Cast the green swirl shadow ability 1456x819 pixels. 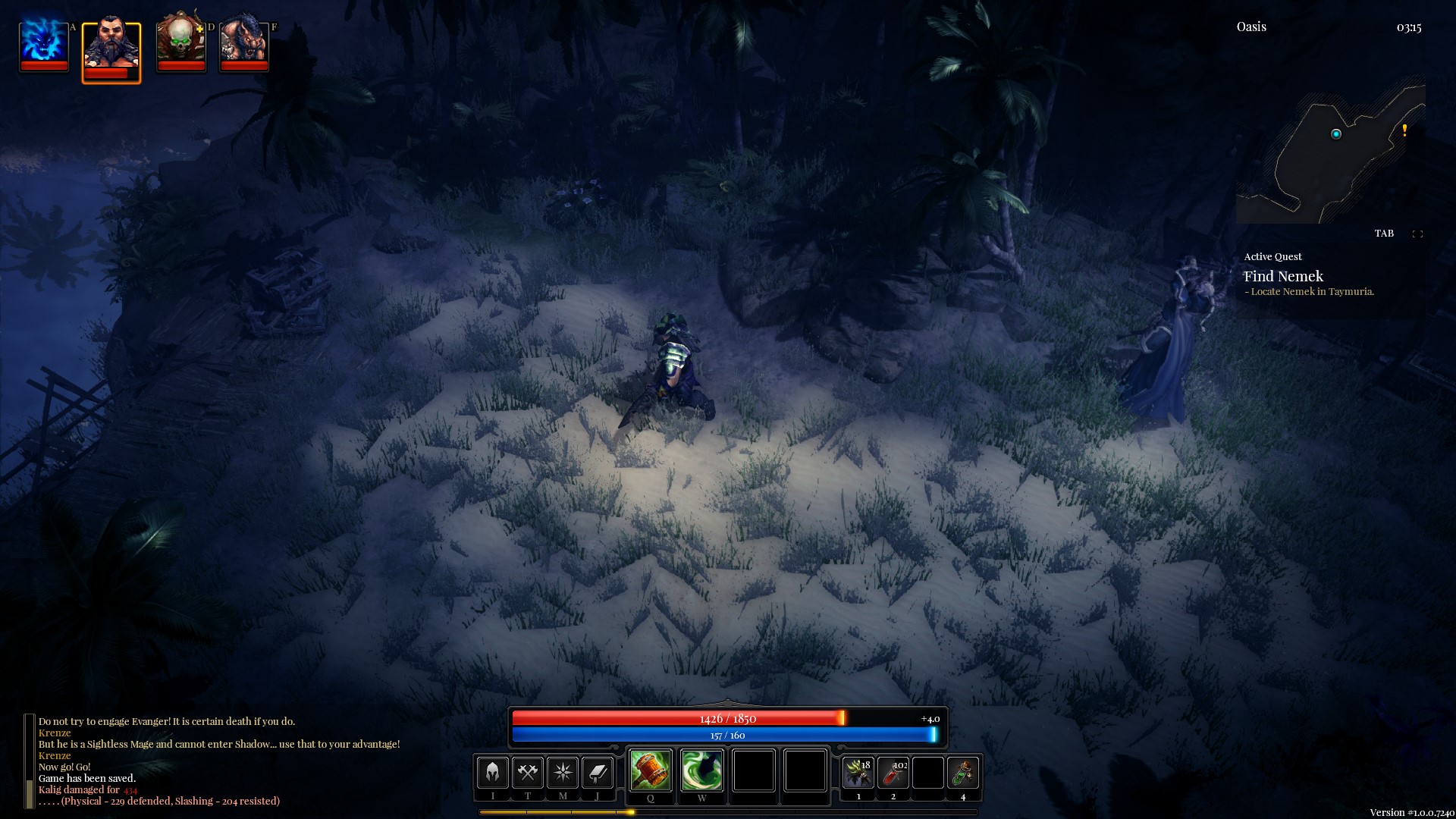701,770
